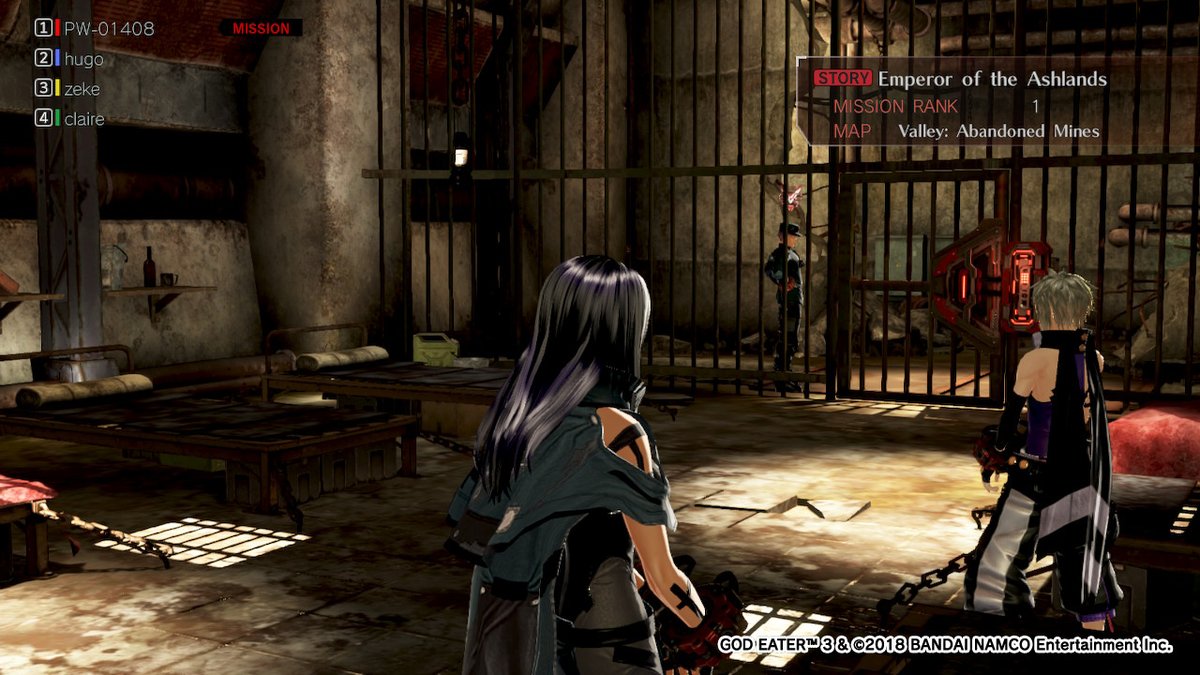Image resolution: width=1200 pixels, height=675 pixels.
Task: Select party member PW-01408
Action: coord(108,29)
